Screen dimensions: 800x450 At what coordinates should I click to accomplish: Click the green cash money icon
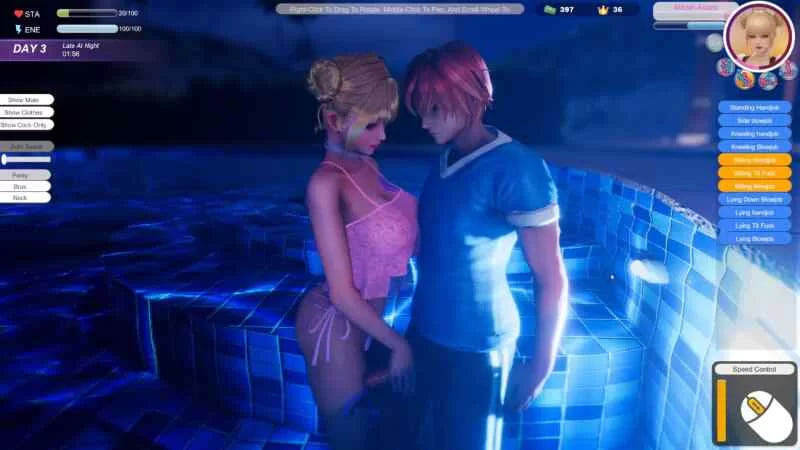coord(549,10)
